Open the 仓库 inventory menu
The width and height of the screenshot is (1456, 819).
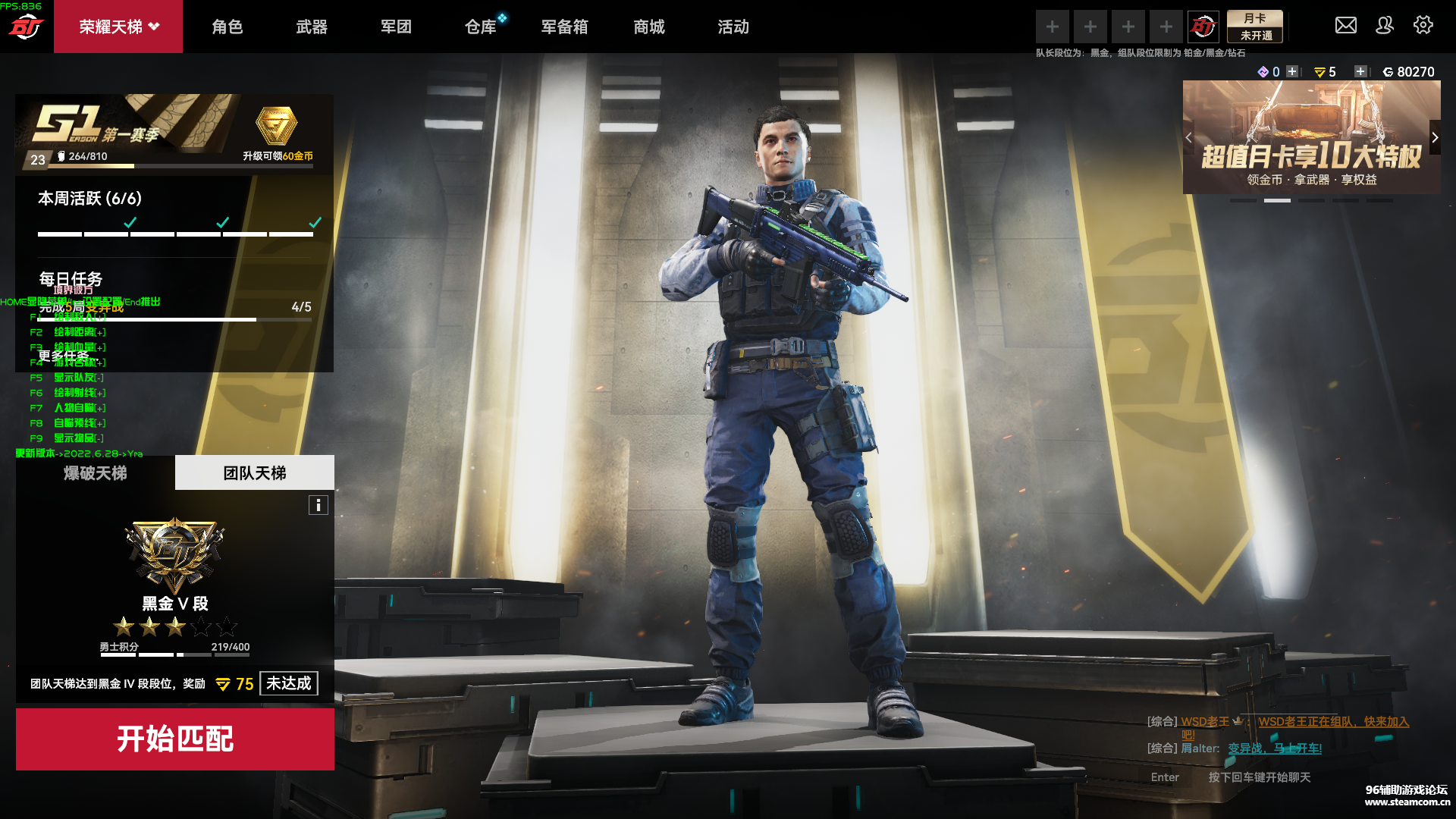(480, 27)
